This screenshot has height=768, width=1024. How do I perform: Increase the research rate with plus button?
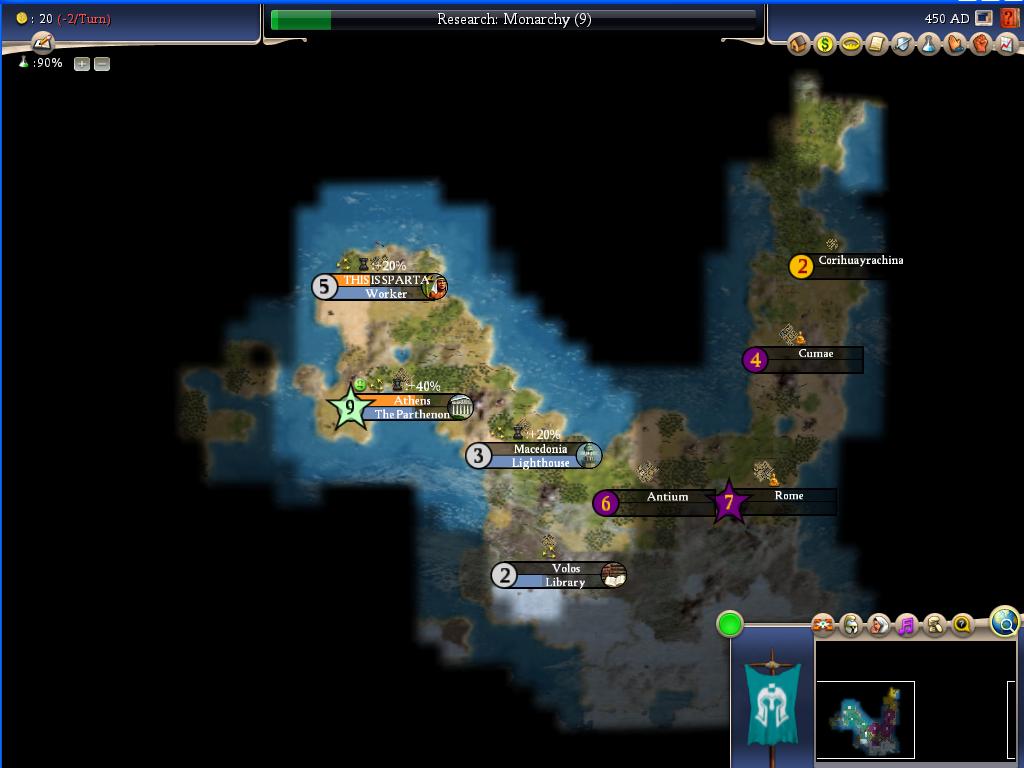[x=82, y=63]
